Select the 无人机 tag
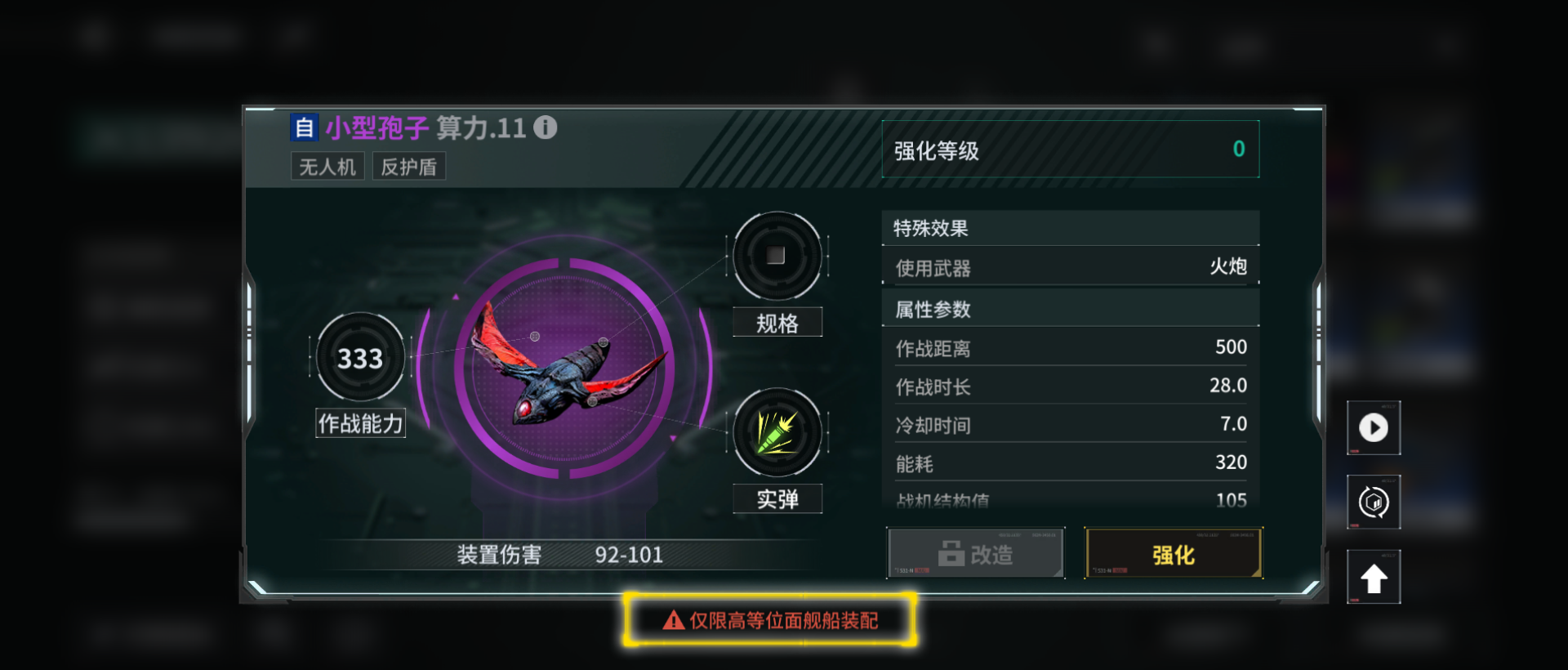 click(x=327, y=166)
